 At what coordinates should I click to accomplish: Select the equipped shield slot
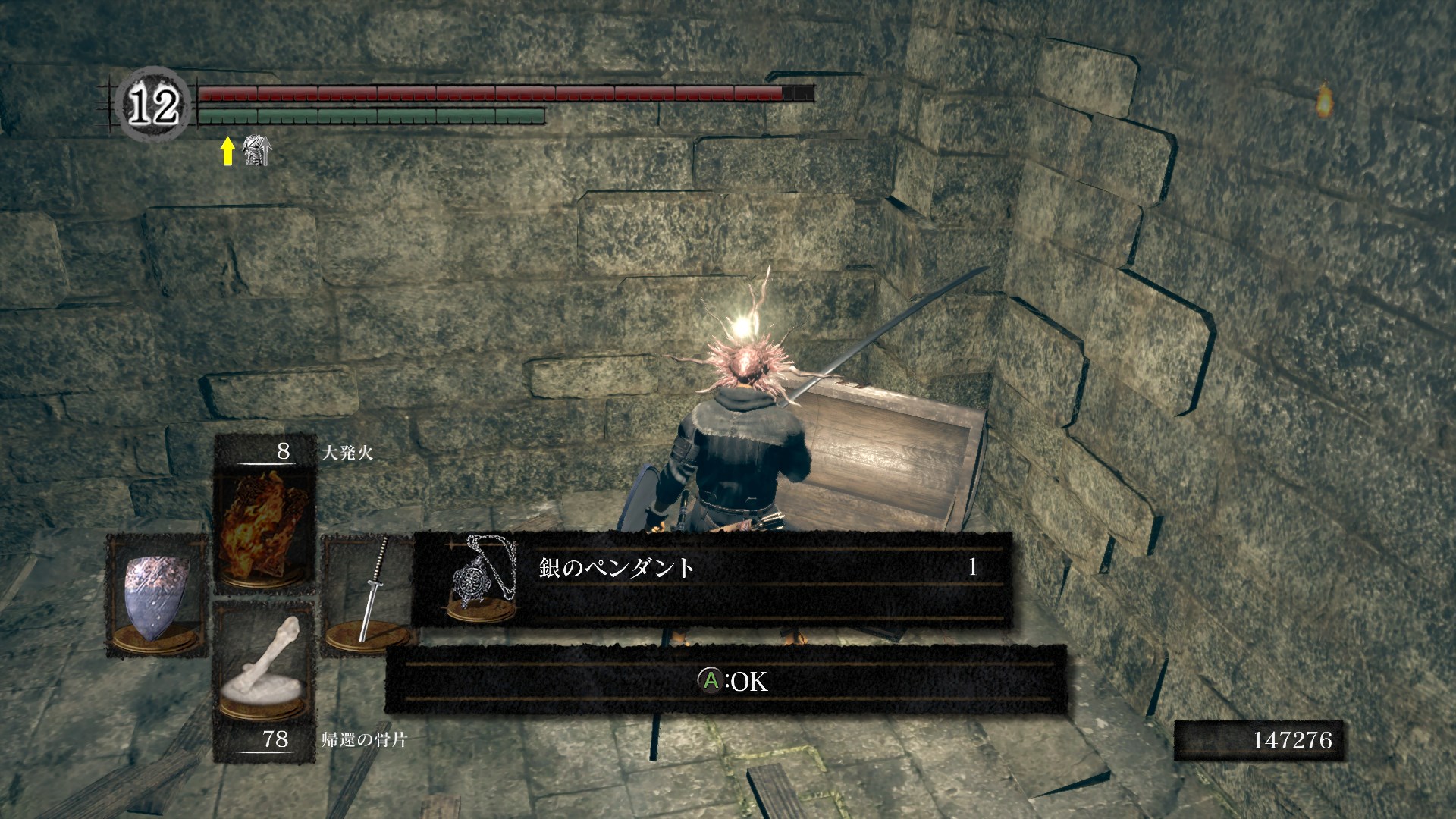(156, 597)
